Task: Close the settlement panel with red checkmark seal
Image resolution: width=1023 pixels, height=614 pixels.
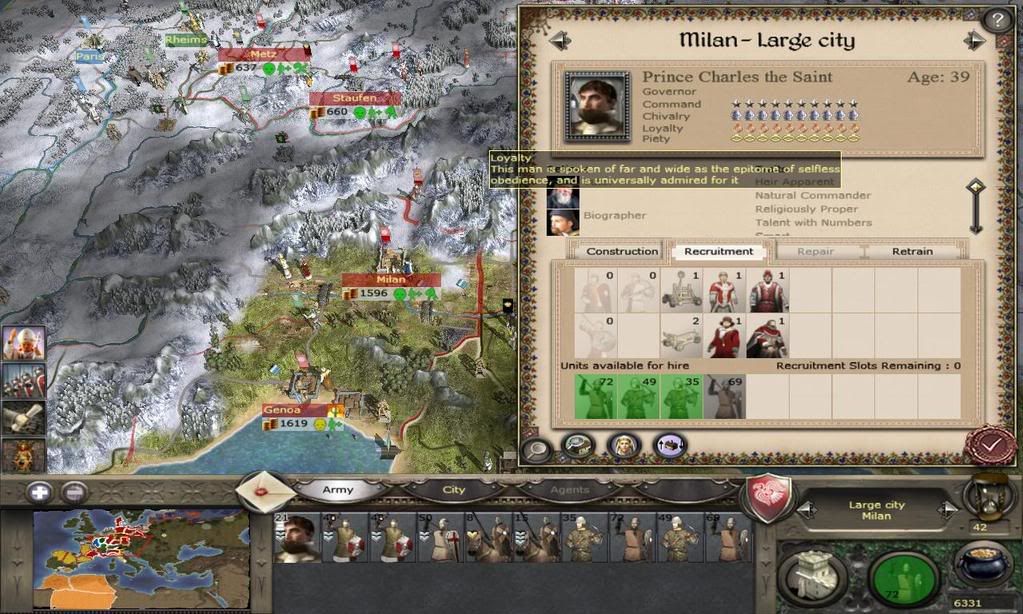Action: tap(990, 445)
